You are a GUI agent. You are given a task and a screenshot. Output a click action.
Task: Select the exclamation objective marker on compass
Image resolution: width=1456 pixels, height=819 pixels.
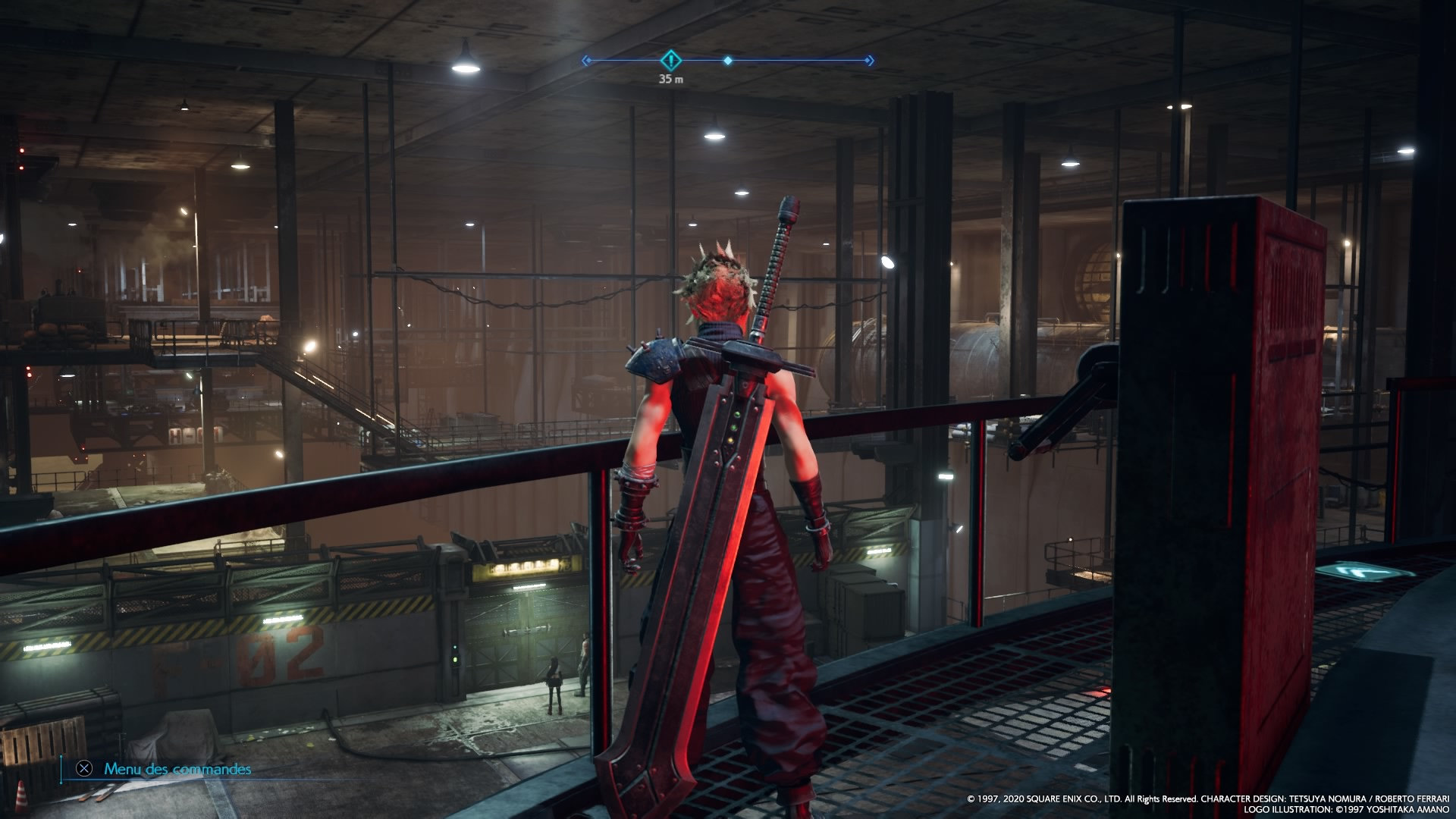(x=670, y=60)
